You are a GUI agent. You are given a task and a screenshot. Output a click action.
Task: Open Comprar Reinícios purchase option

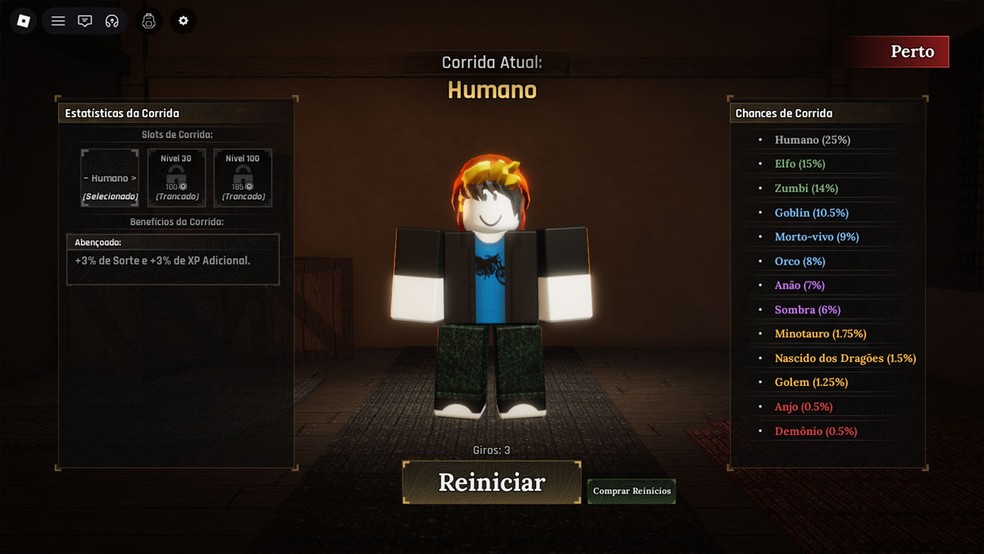pyautogui.click(x=631, y=491)
